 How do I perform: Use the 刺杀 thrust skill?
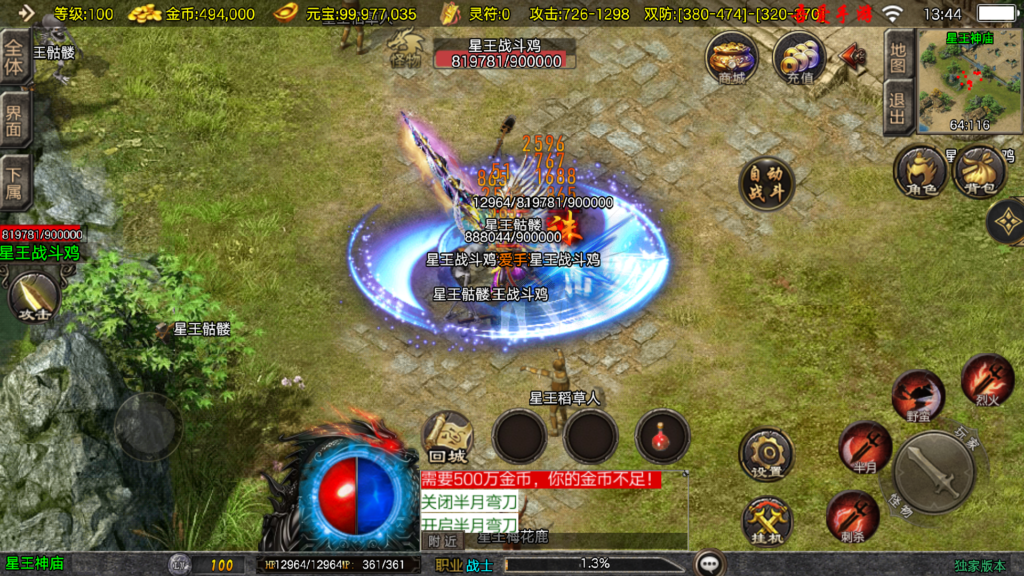point(853,516)
